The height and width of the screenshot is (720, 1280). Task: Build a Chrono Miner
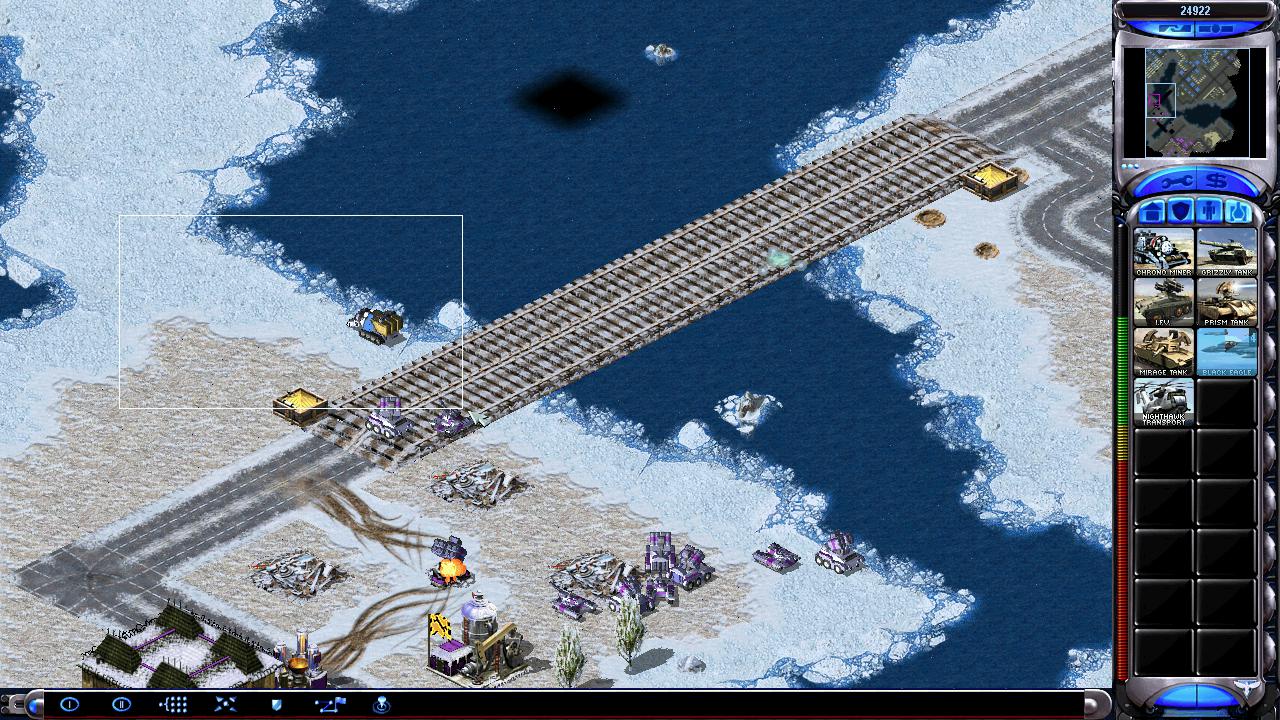1163,252
